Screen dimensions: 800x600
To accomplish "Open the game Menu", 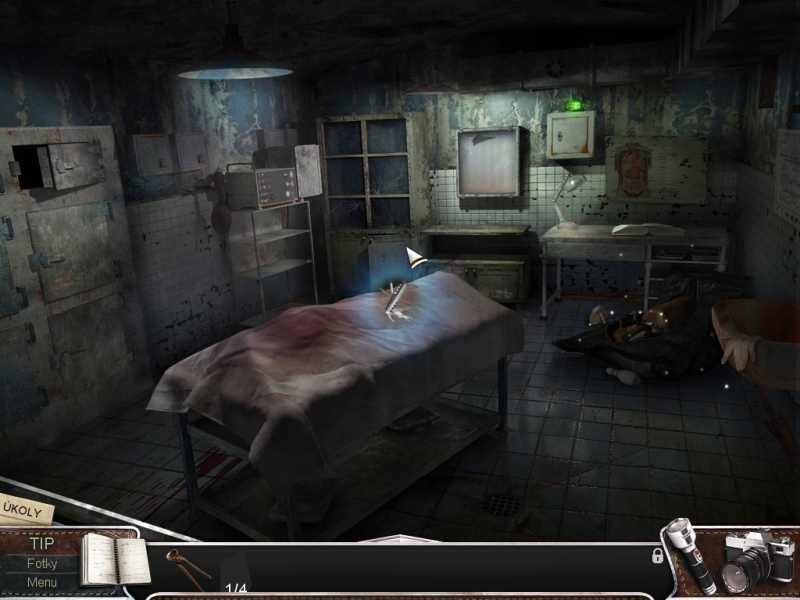I will [x=42, y=583].
